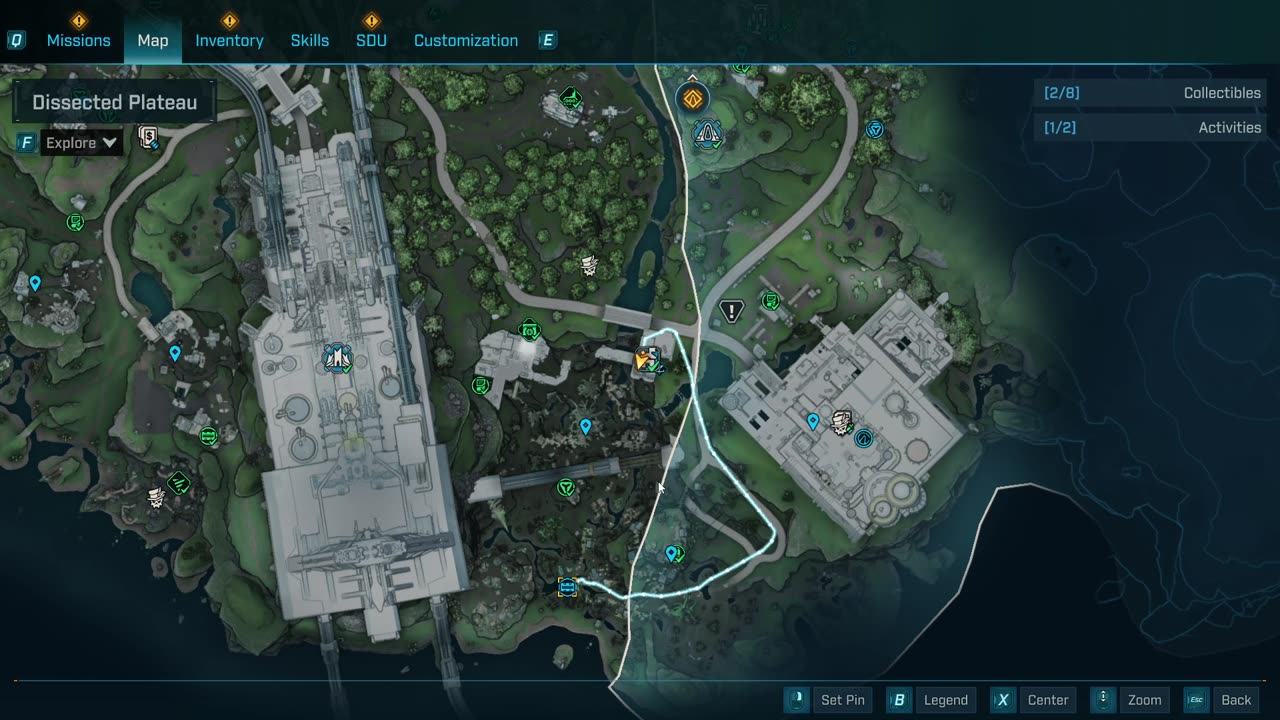This screenshot has height=720, width=1280.
Task: Open the Inventory tab
Action: click(229, 40)
